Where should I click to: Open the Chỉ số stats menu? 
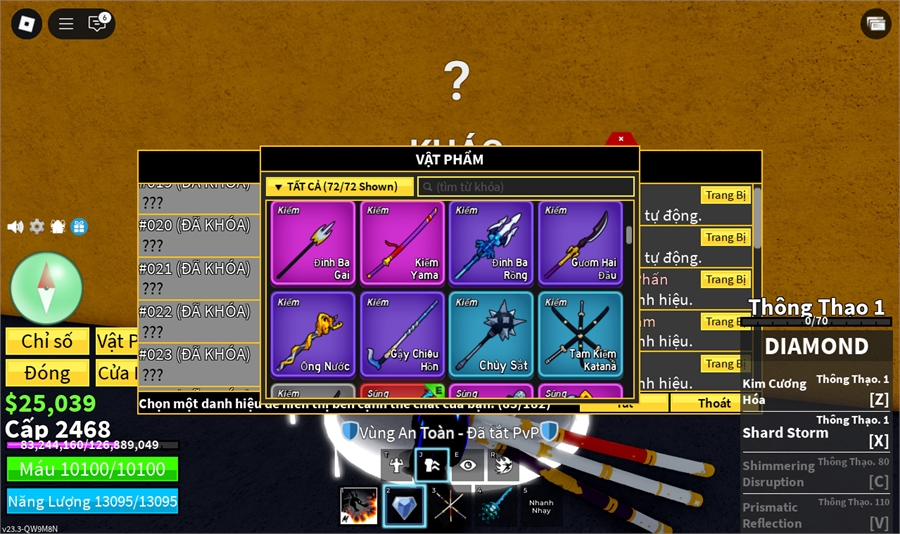[x=47, y=341]
